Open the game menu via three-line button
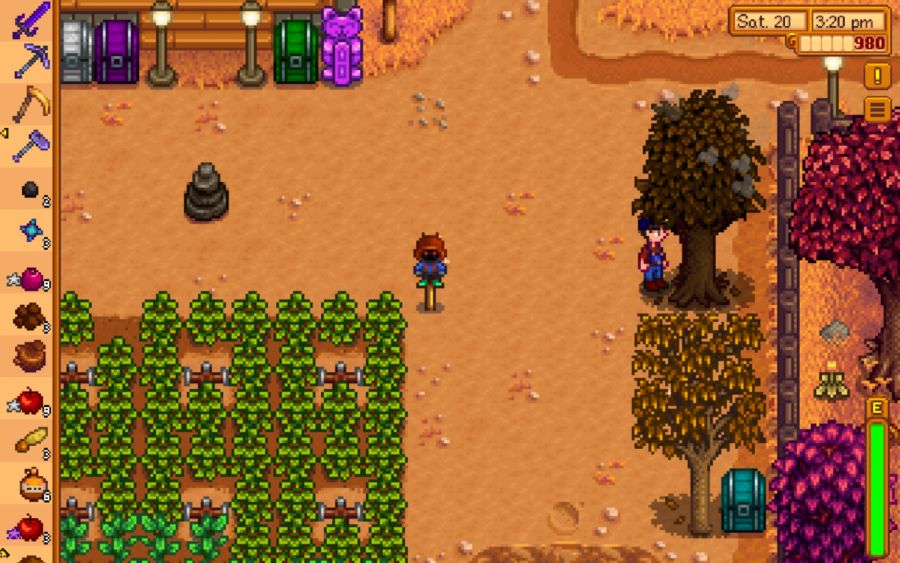This screenshot has width=900, height=563. point(877,109)
